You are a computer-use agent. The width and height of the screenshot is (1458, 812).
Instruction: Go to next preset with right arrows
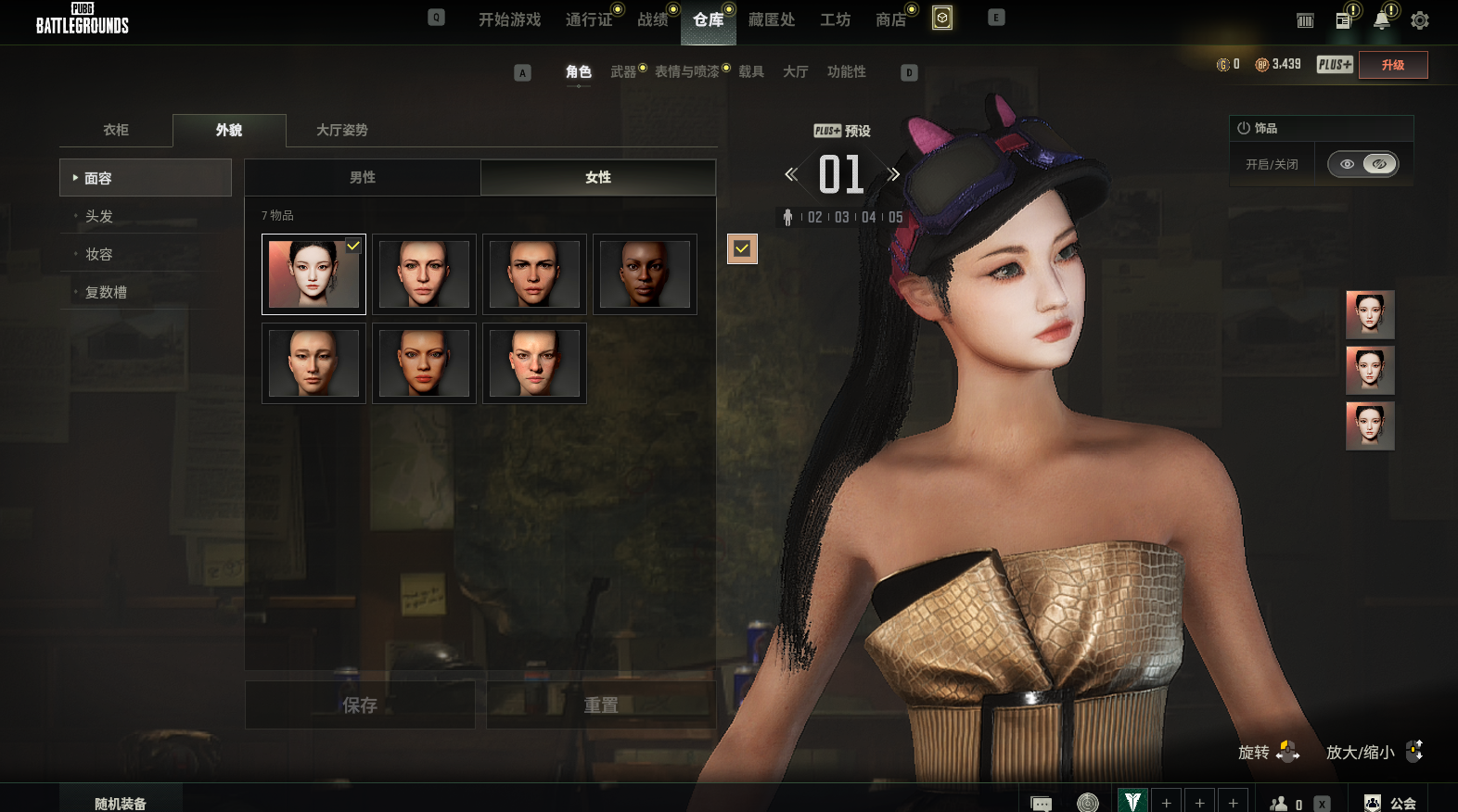(893, 174)
